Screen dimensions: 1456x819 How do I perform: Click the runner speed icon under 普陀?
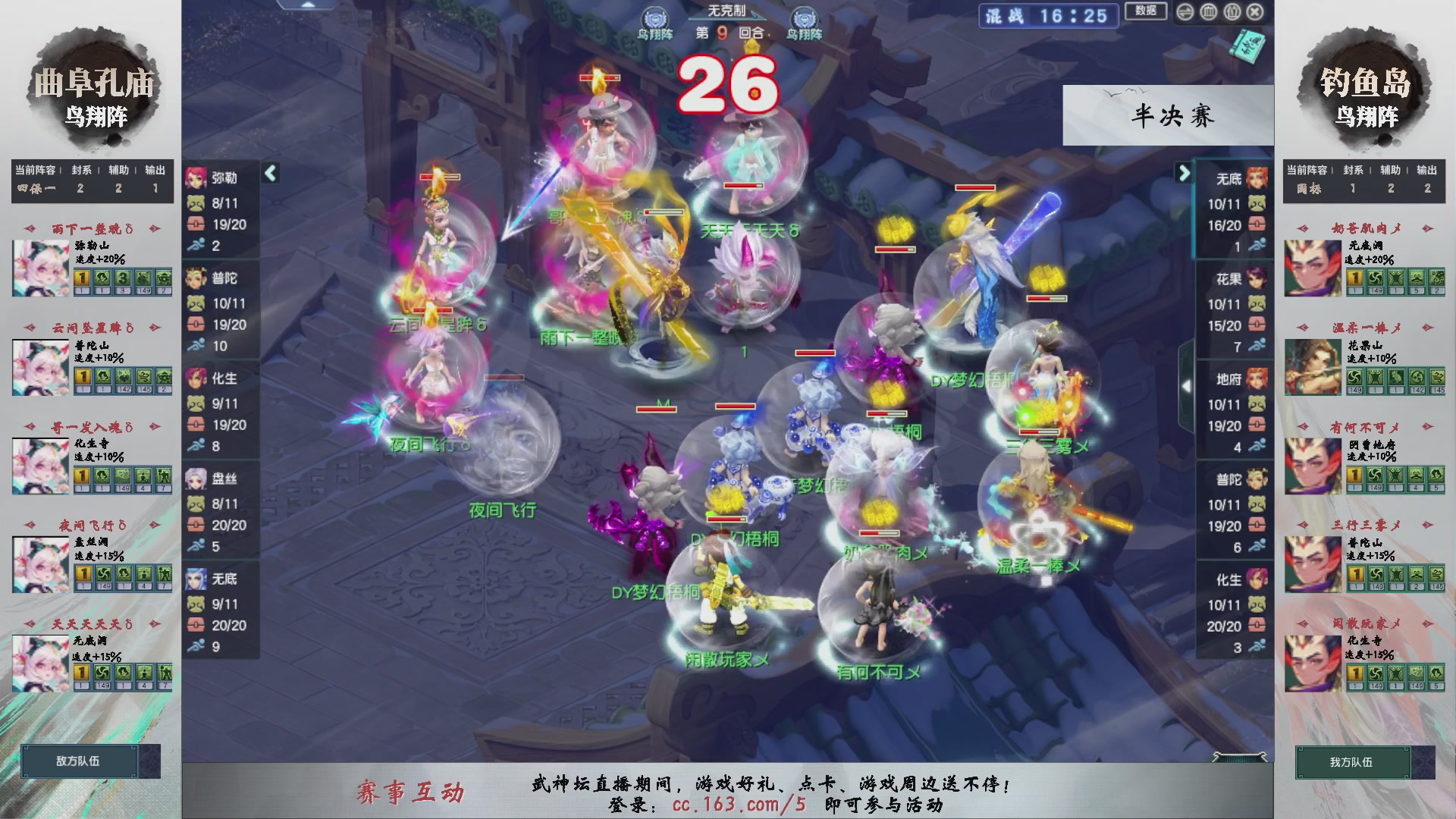[197, 345]
